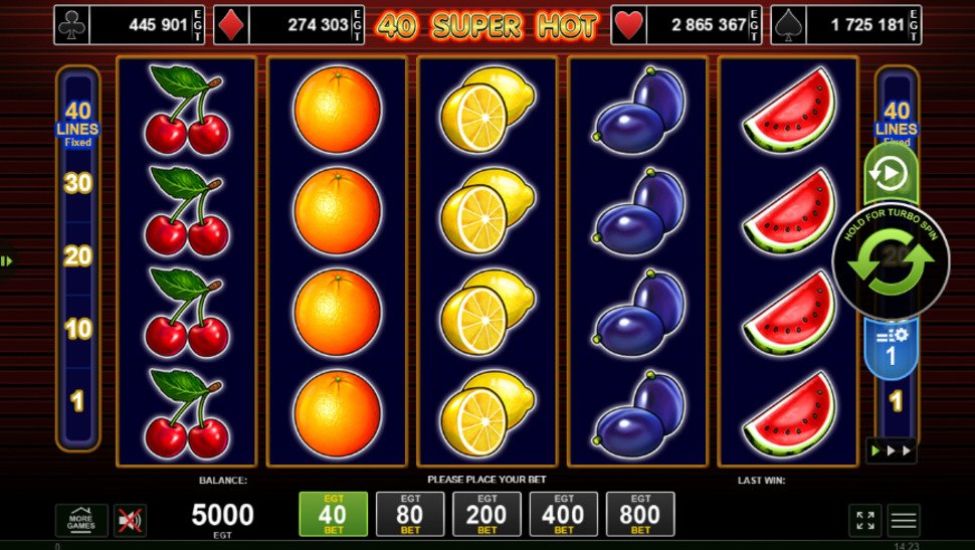Open the More Games lobby
The width and height of the screenshot is (975, 550).
81,520
